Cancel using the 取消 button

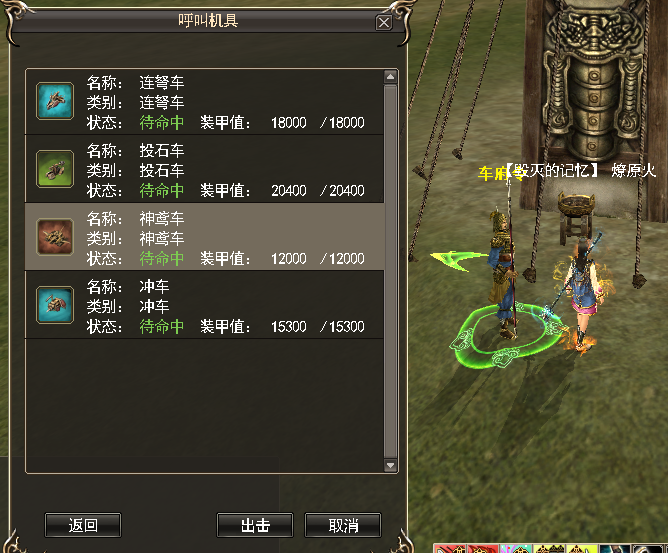[342, 525]
